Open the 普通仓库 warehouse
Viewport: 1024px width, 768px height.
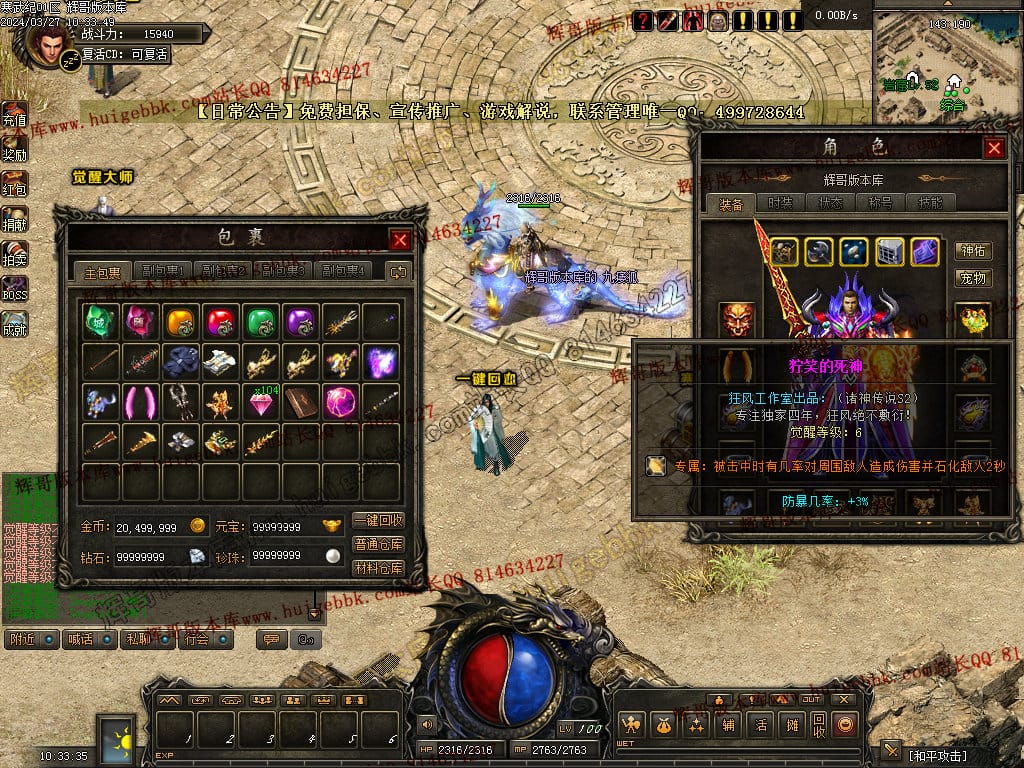tap(379, 544)
